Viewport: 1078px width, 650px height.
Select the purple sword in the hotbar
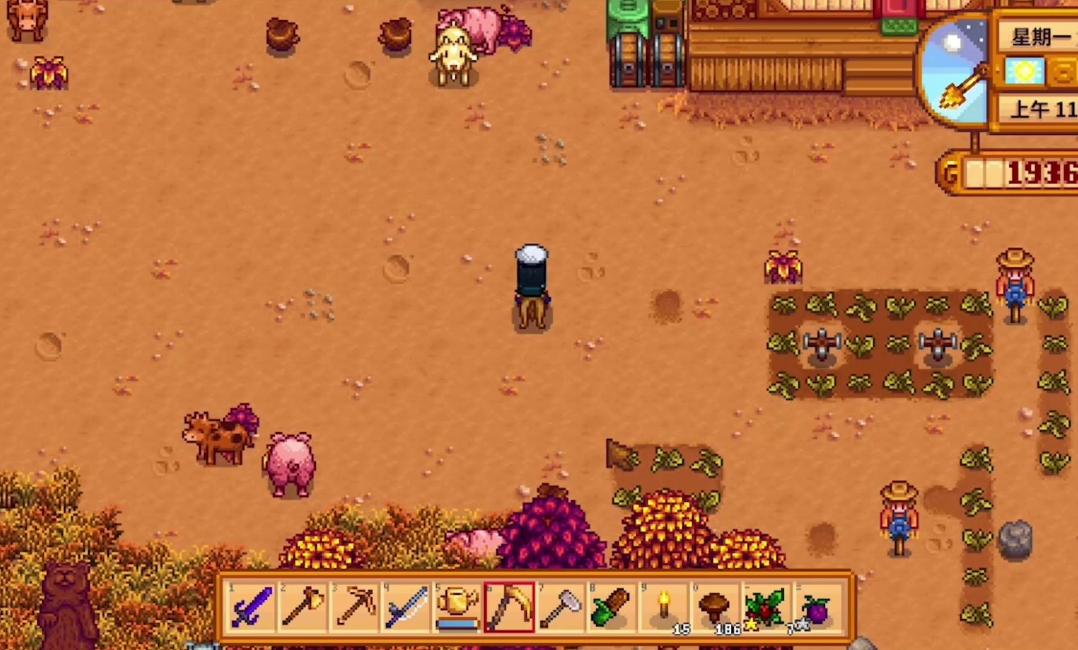click(251, 607)
